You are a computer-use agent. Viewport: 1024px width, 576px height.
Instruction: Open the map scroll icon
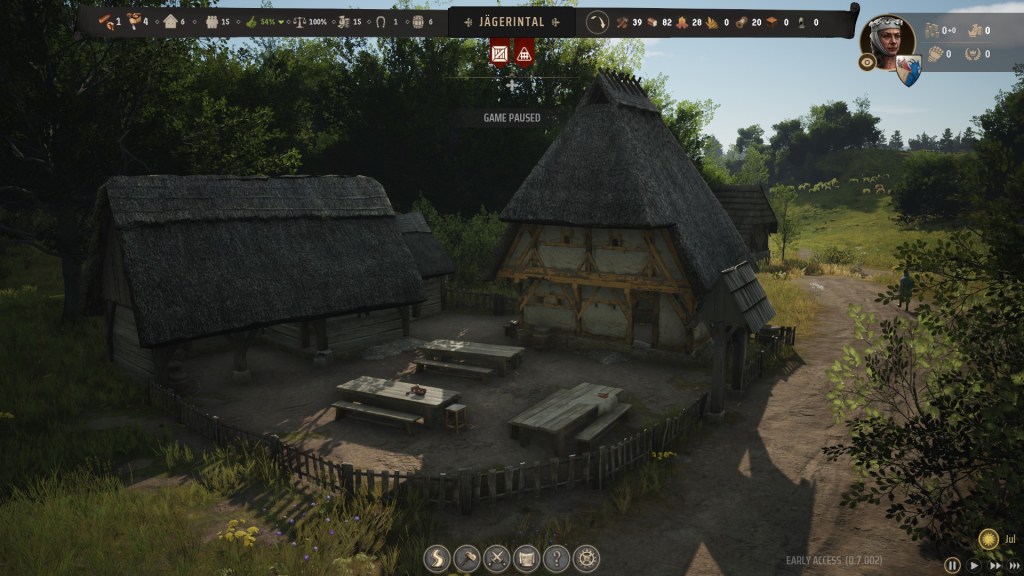(x=526, y=558)
